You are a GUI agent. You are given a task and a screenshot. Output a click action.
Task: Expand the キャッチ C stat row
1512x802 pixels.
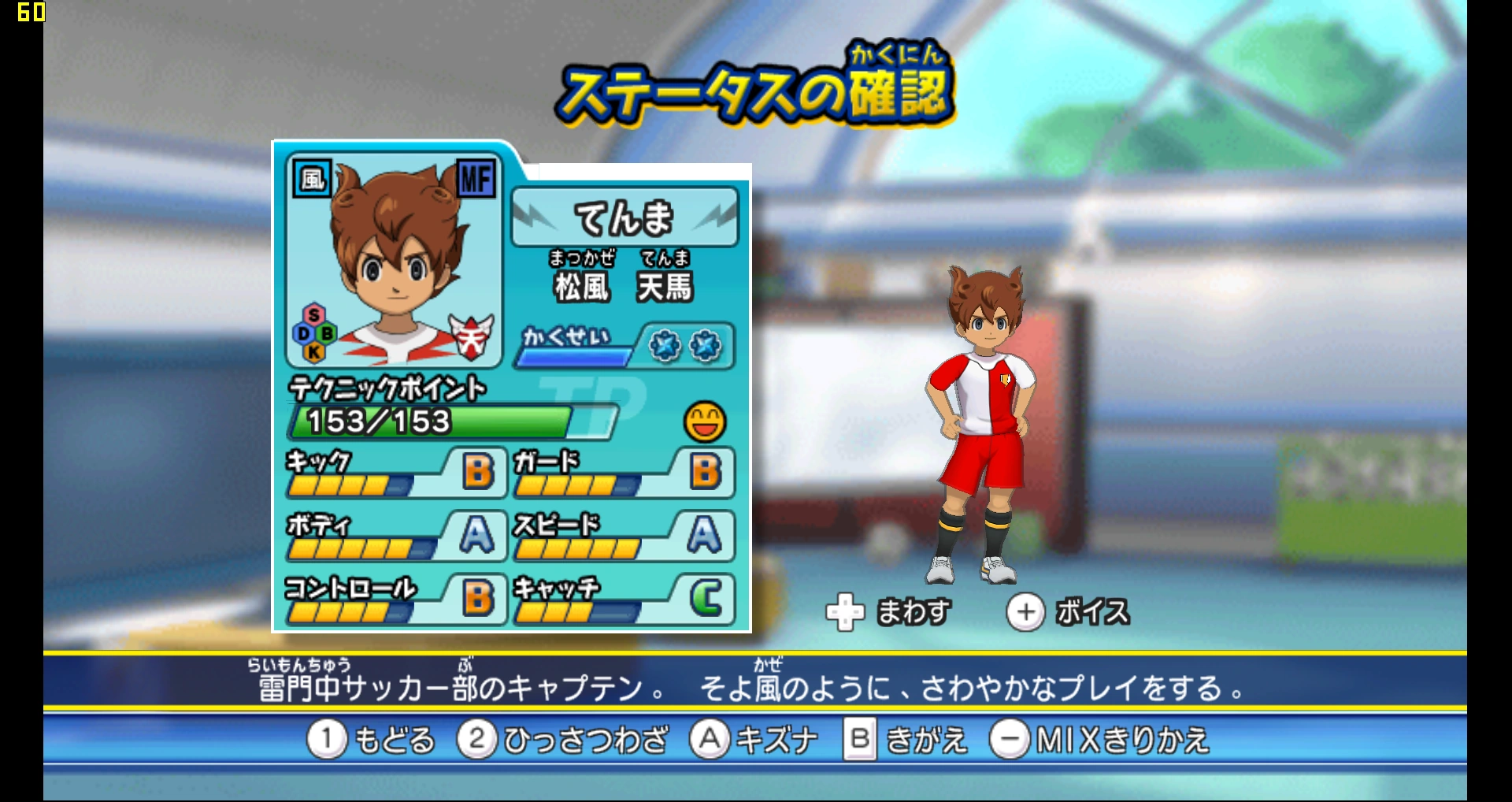click(622, 601)
